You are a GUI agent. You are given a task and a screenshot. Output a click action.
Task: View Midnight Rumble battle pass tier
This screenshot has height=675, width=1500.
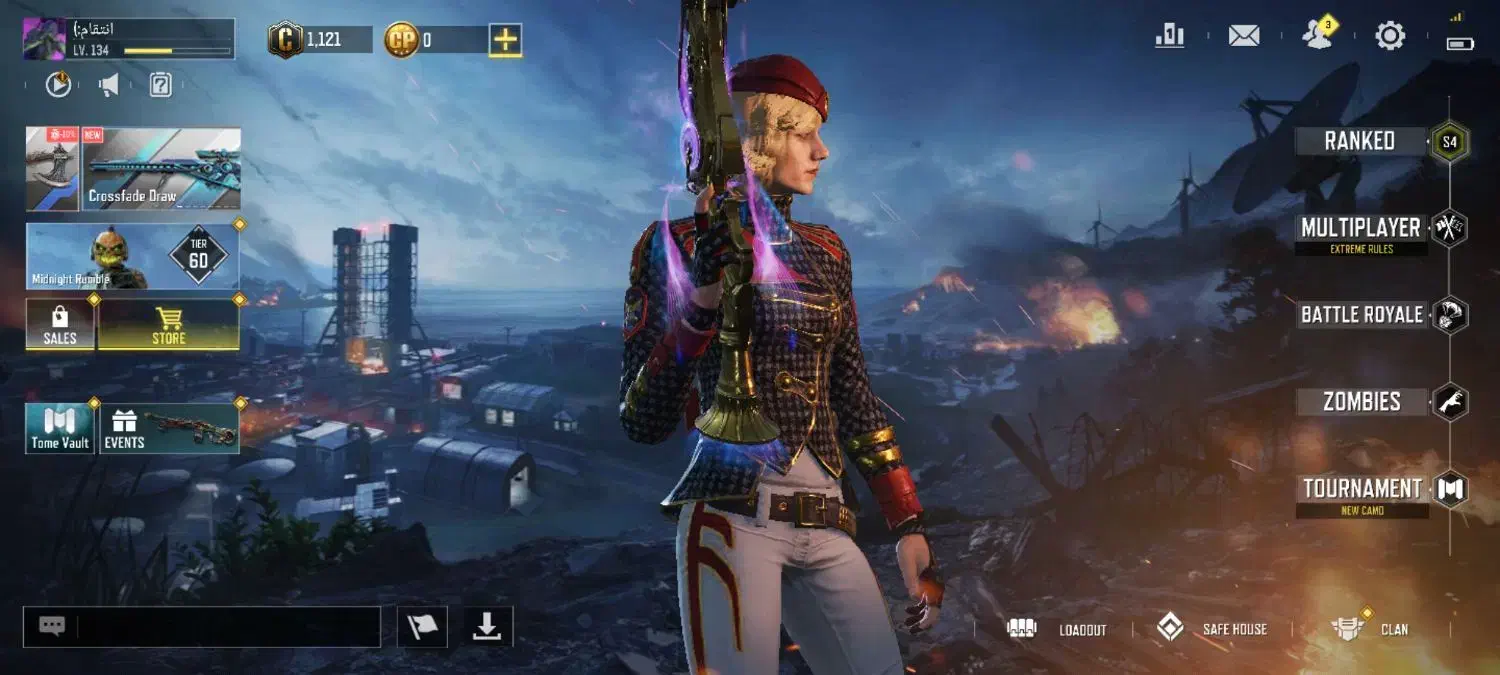tap(132, 257)
